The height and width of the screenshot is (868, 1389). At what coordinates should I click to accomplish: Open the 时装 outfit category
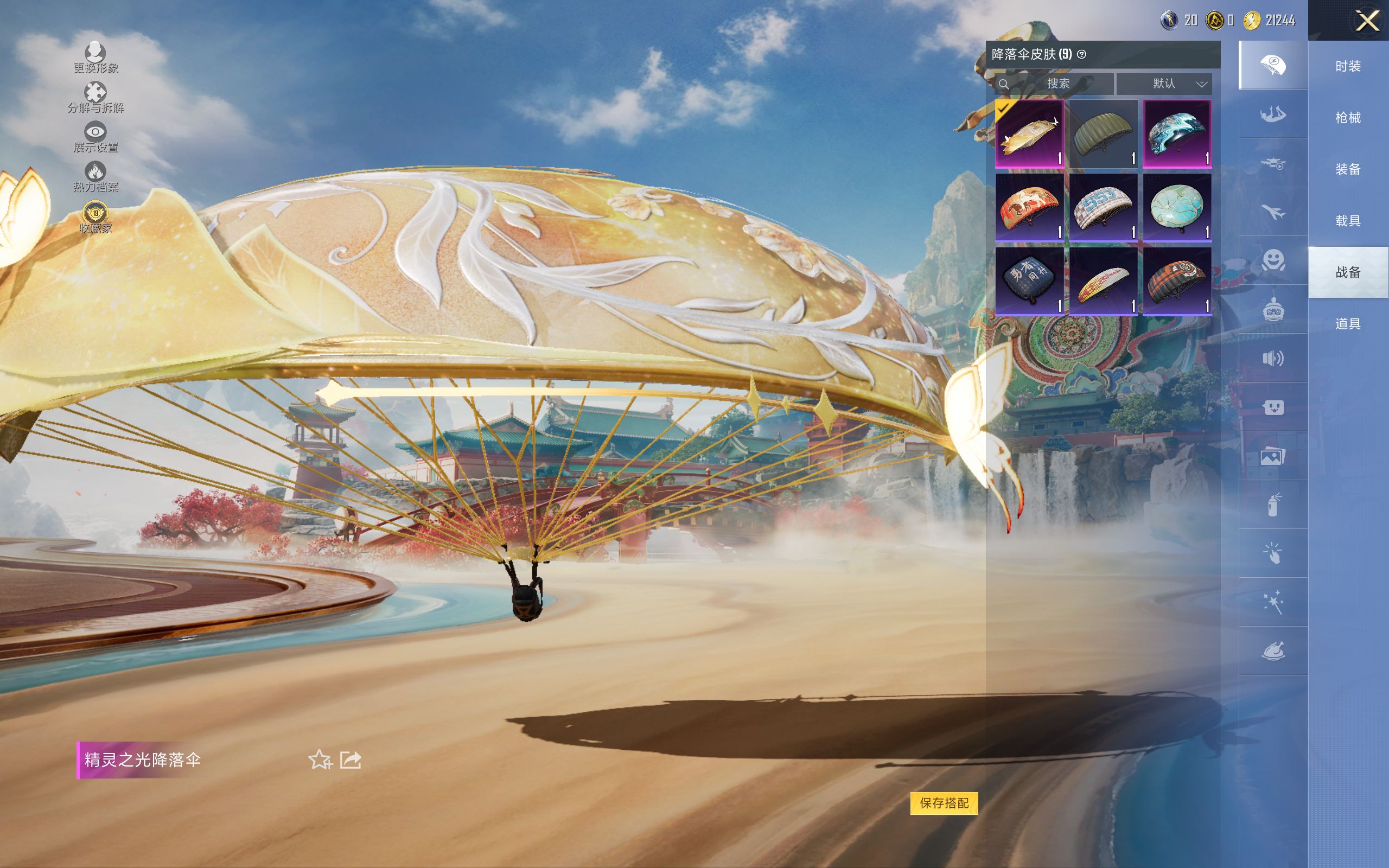click(x=1348, y=67)
